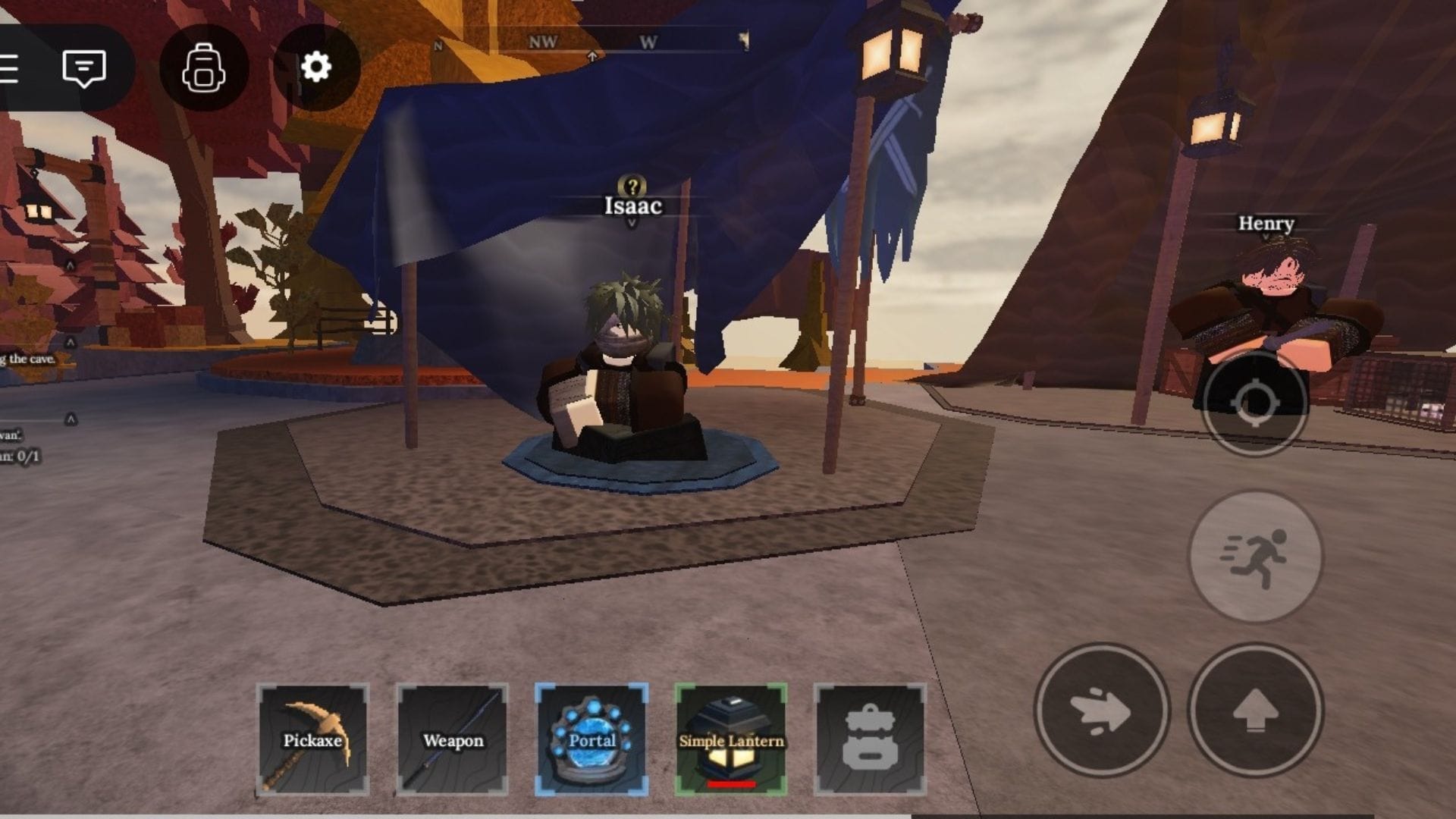Viewport: 1456px width, 819px height.
Task: Expand the 'the cave' chat message
Action: point(27,359)
